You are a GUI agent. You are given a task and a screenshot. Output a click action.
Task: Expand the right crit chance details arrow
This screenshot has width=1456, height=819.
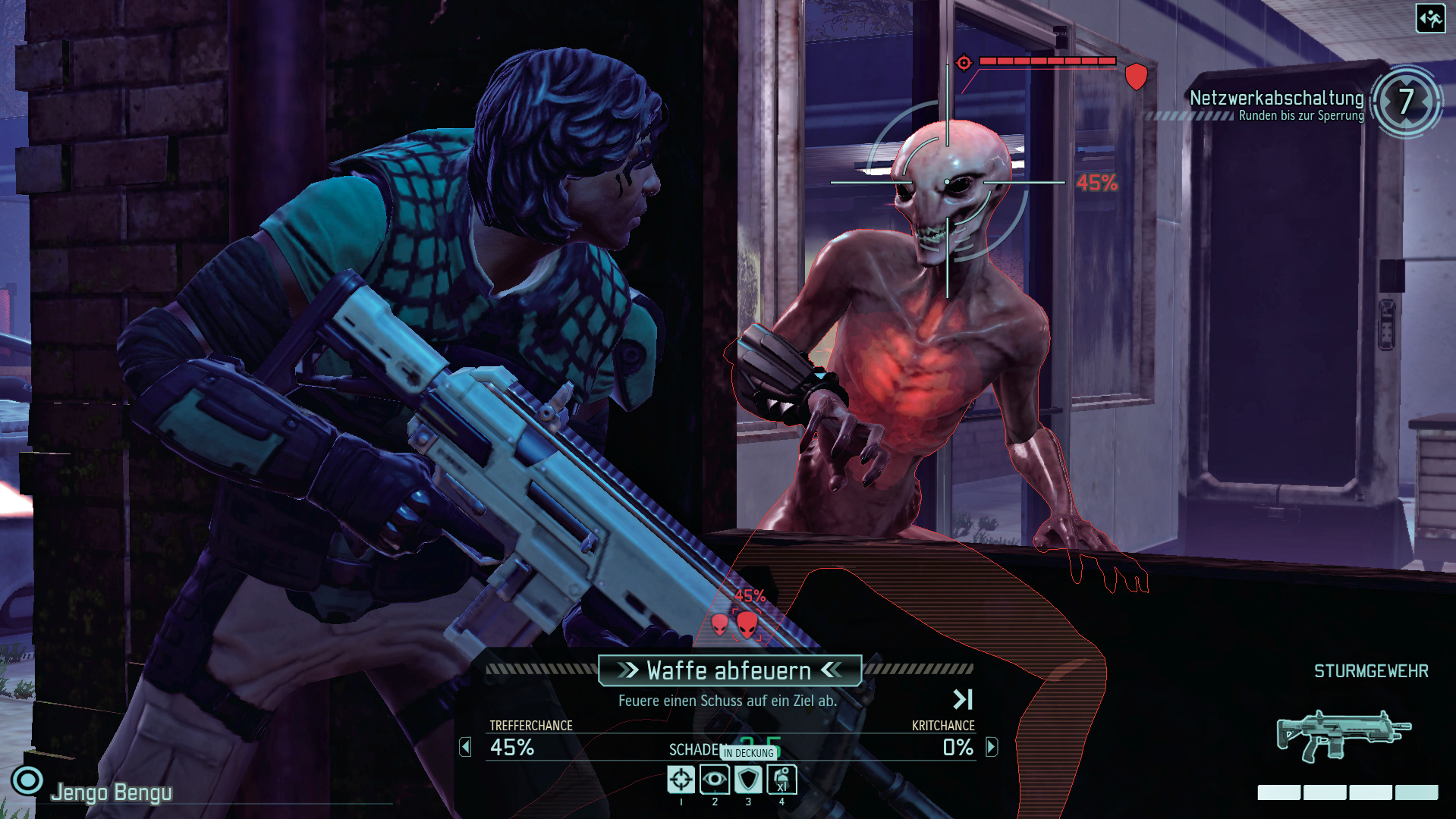tap(991, 747)
